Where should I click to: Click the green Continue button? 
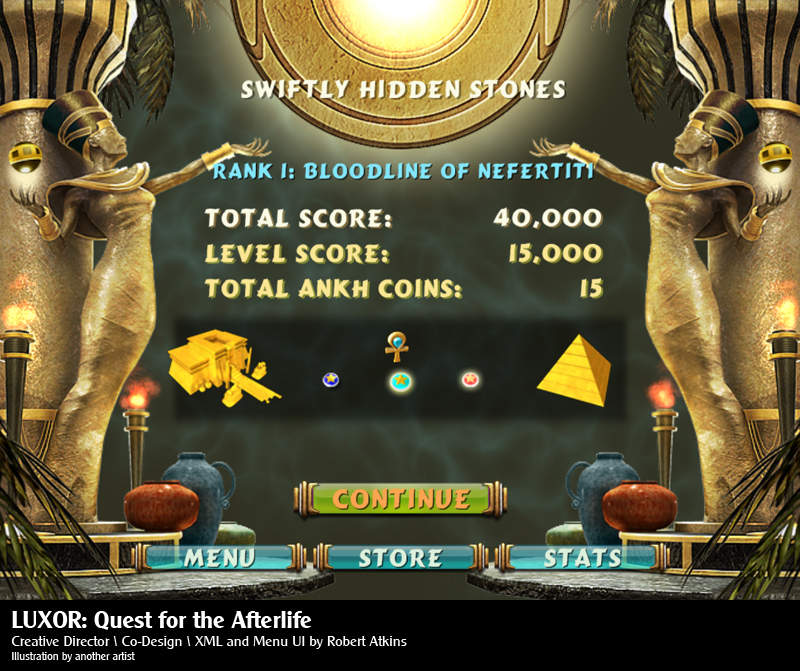coord(400,498)
